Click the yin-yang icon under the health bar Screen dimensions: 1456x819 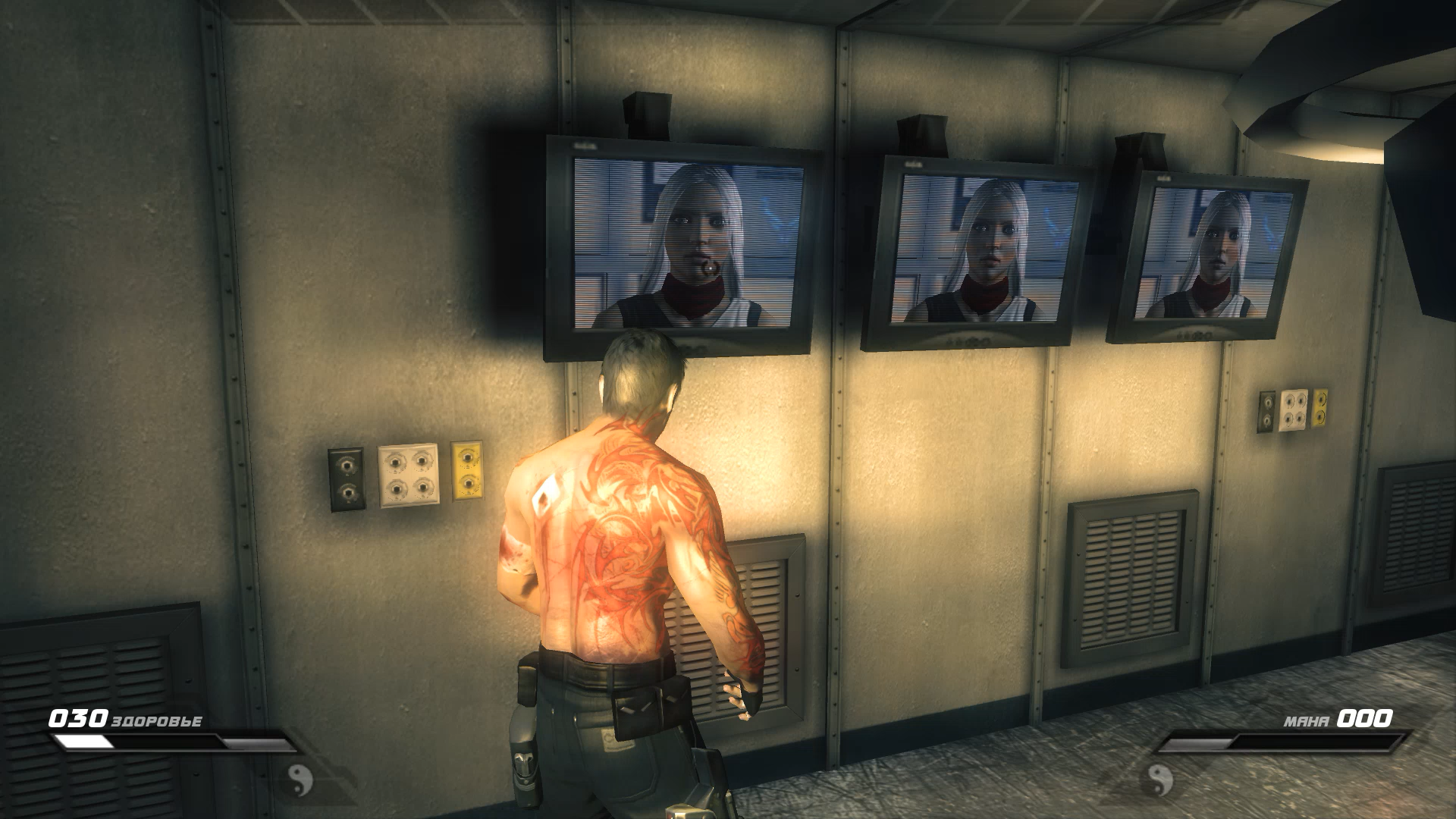click(x=301, y=779)
